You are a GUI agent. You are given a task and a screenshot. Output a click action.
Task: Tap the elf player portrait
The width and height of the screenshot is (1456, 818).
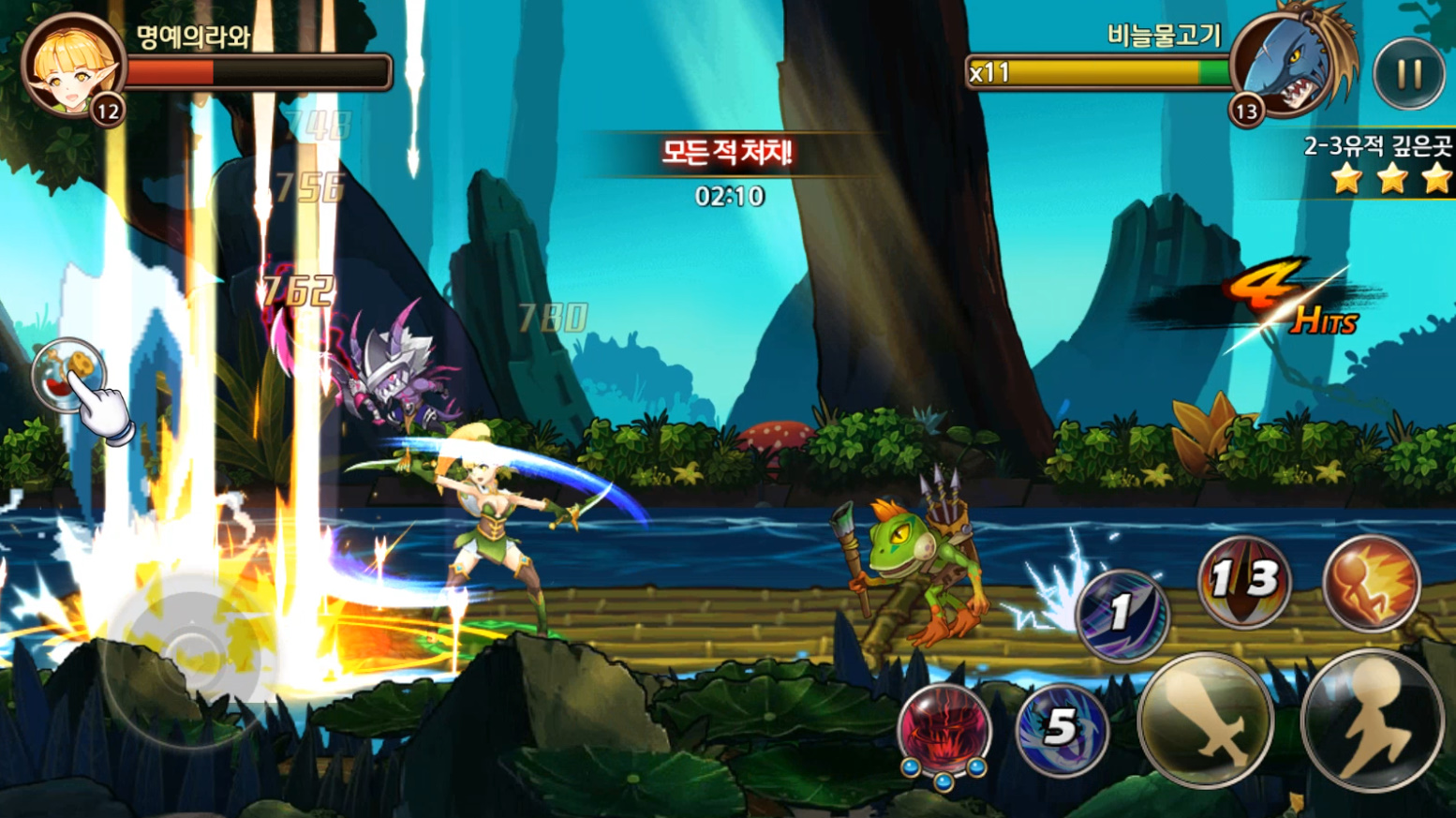[x=73, y=66]
